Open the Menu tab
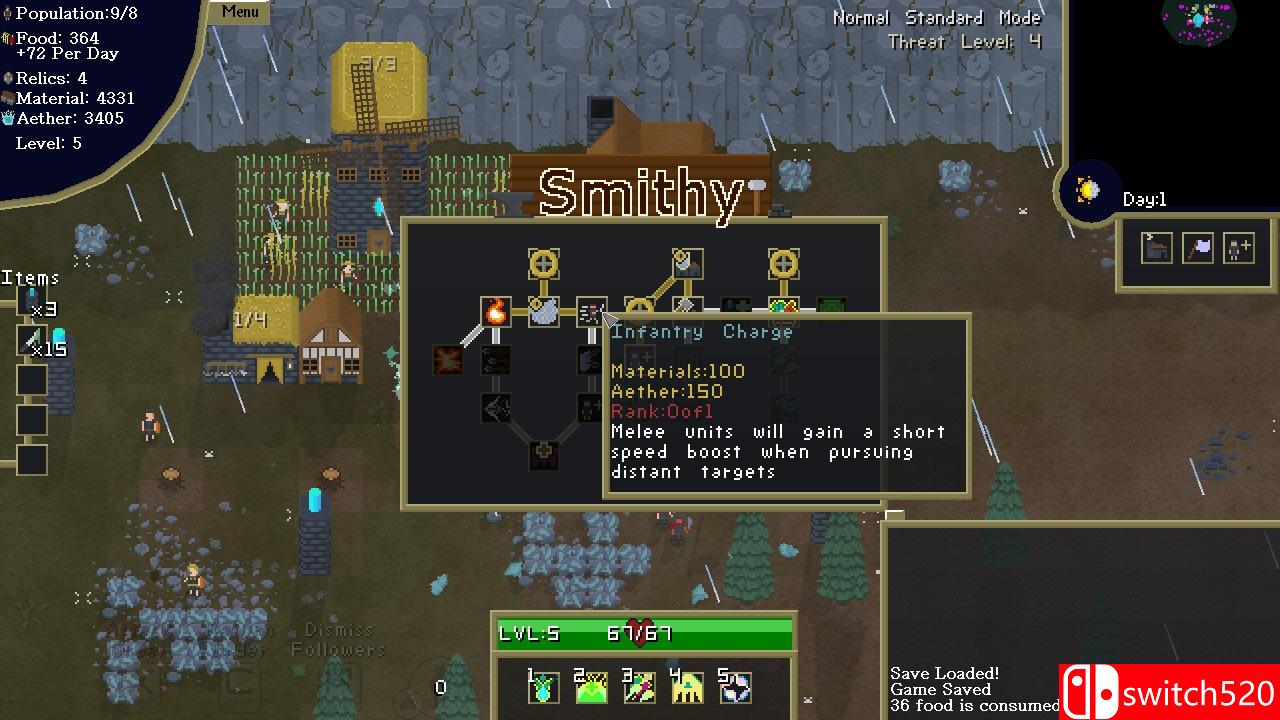This screenshot has width=1280, height=720. (x=240, y=12)
